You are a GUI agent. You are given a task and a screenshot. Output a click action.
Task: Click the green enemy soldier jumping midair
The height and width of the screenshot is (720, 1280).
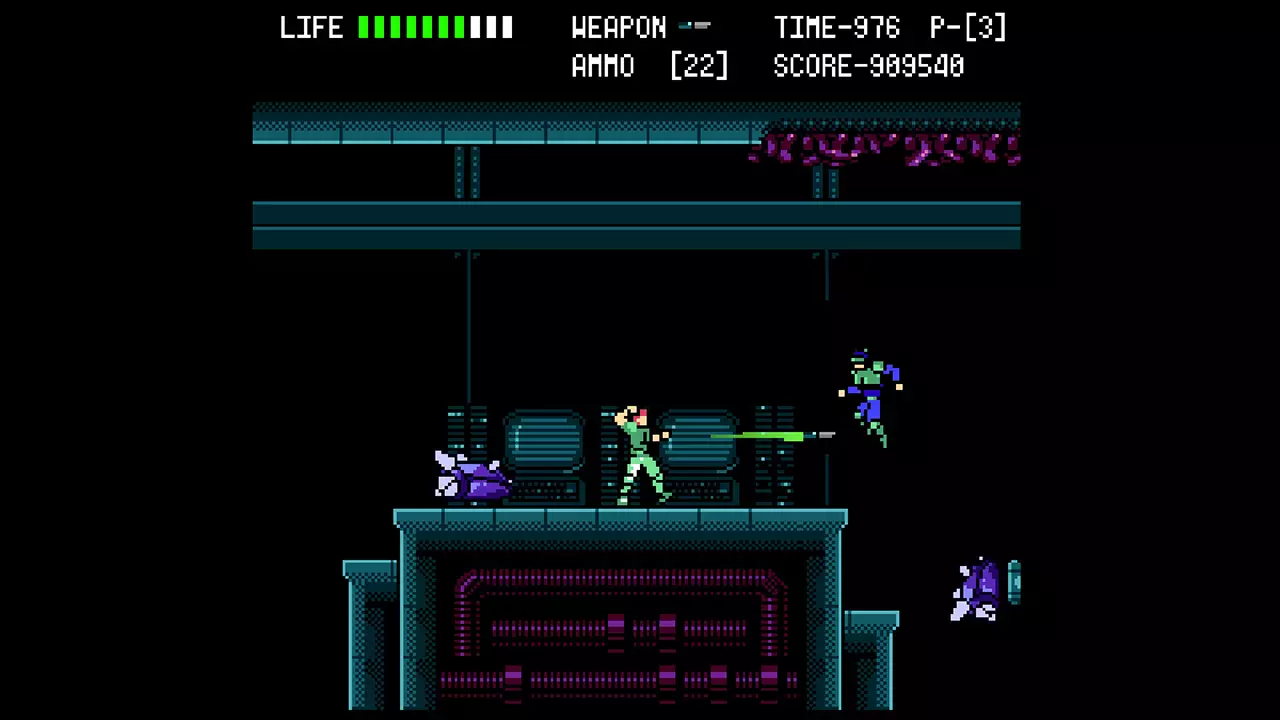point(868,395)
